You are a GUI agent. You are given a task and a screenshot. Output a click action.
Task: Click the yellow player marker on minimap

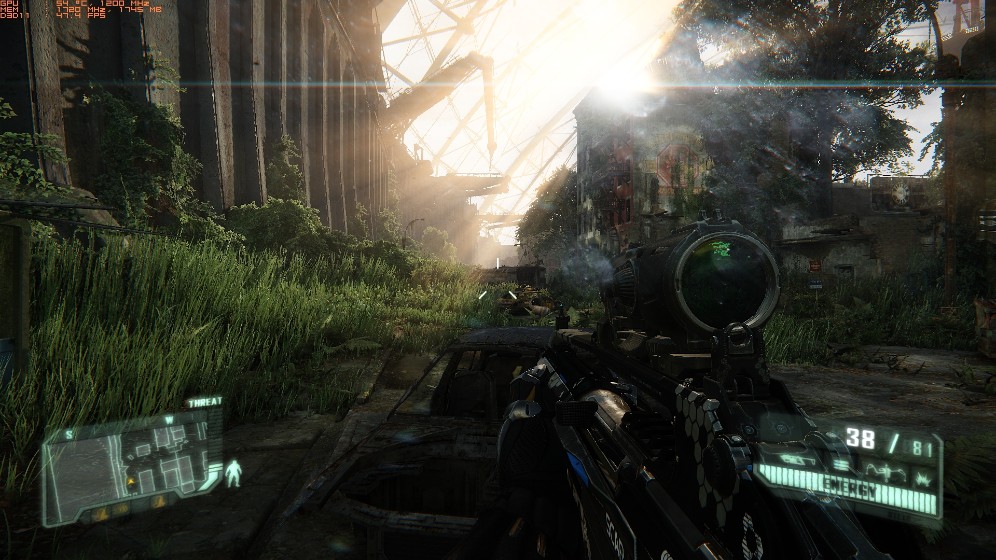click(130, 481)
